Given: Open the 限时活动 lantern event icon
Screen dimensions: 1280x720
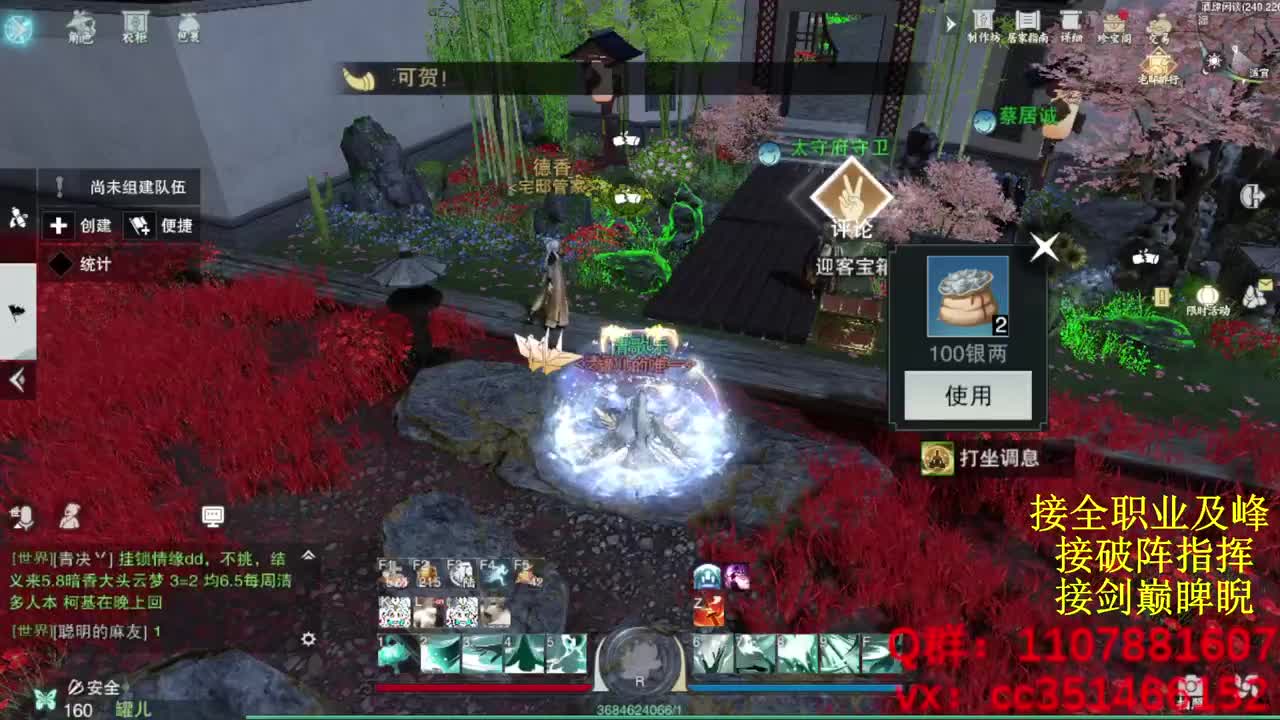Looking at the screenshot, I should point(1208,296).
